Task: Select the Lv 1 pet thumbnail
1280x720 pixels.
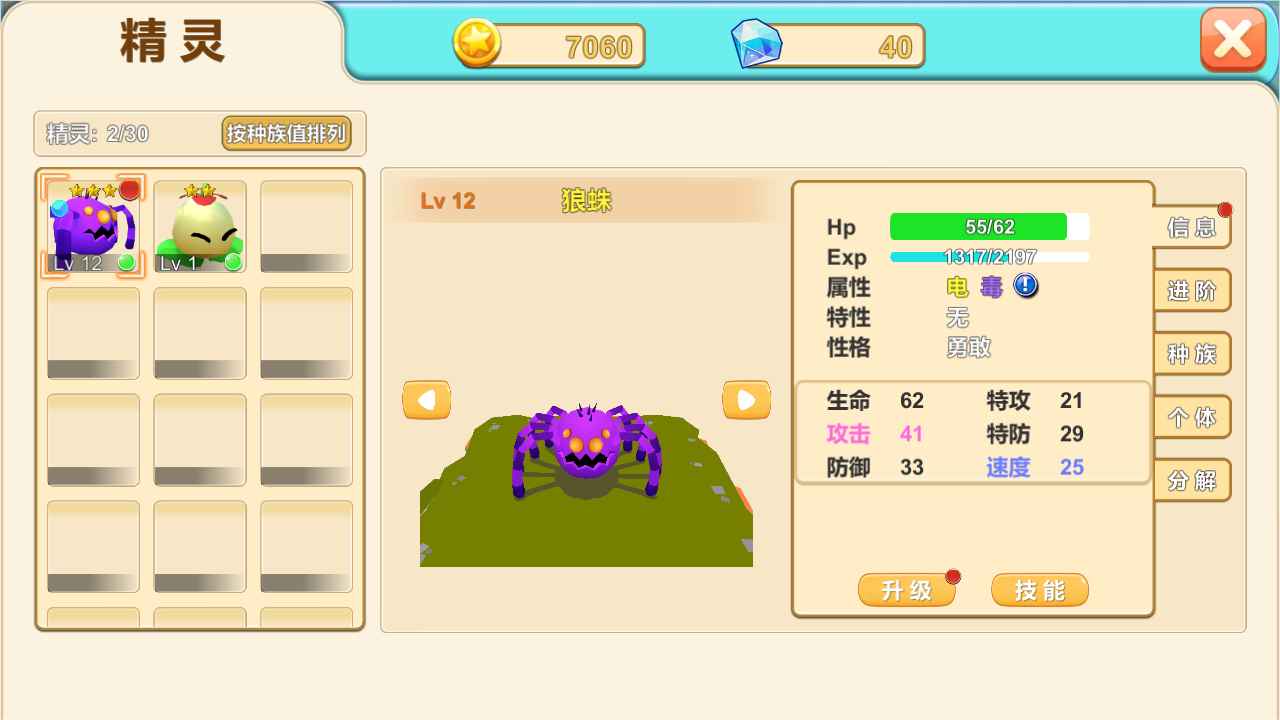Action: coord(199,222)
